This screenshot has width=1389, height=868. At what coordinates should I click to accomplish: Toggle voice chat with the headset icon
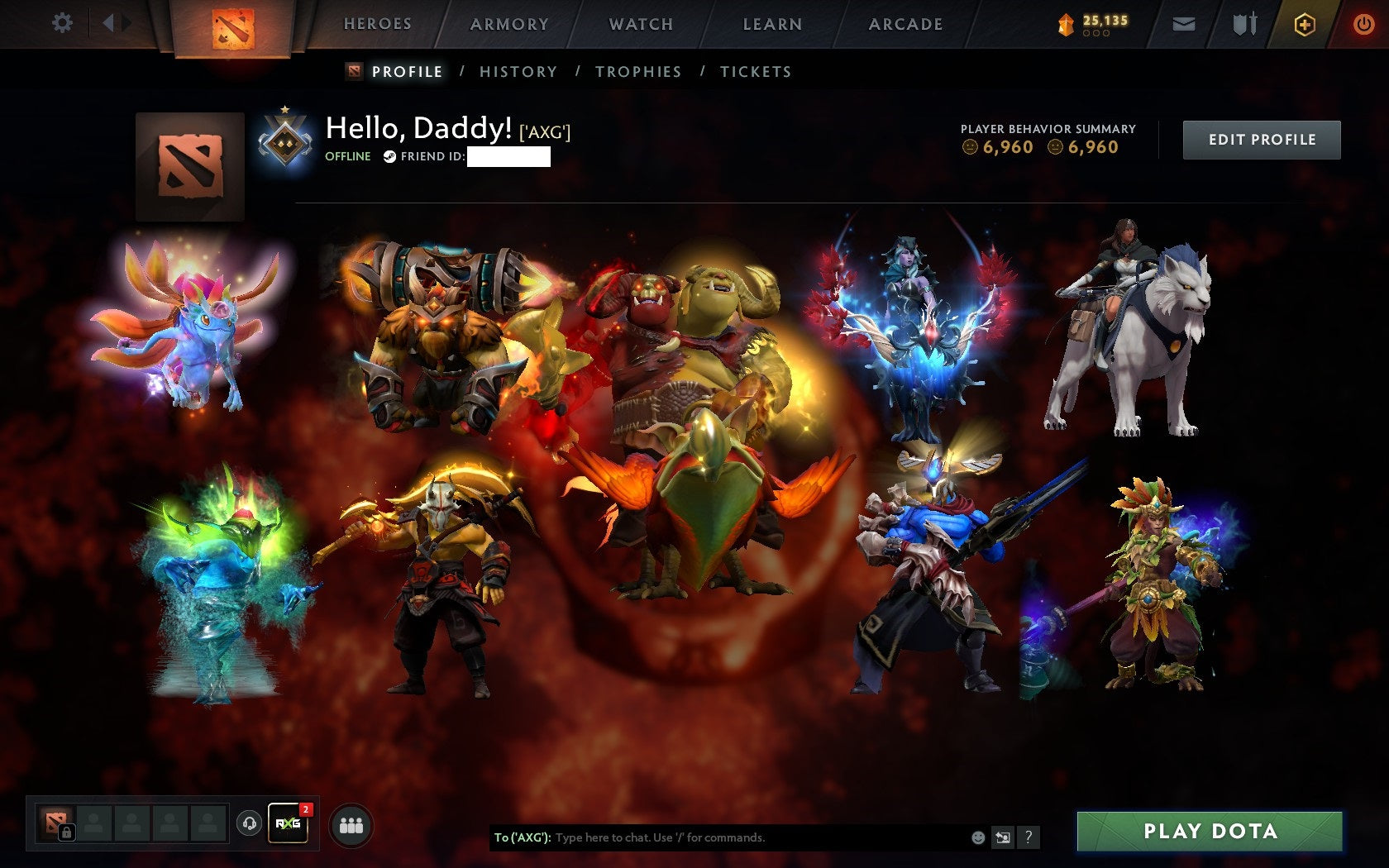click(x=250, y=823)
